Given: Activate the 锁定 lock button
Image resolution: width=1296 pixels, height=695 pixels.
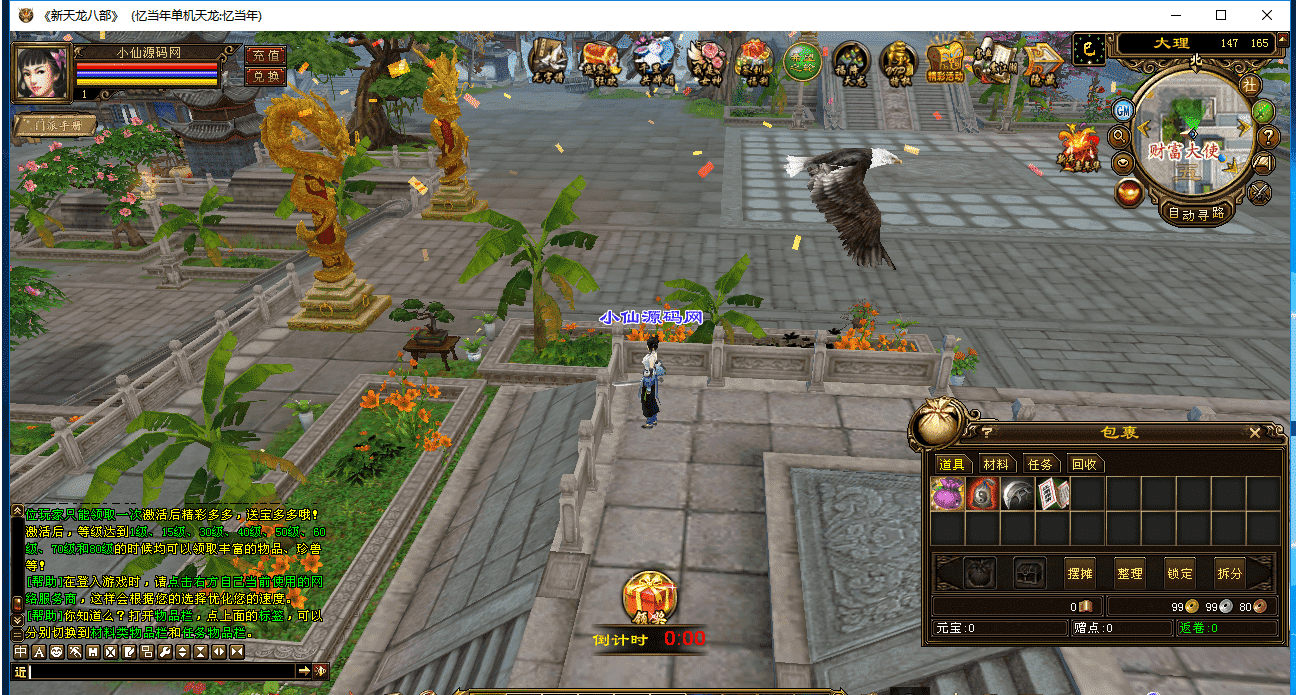Looking at the screenshot, I should point(1180,573).
